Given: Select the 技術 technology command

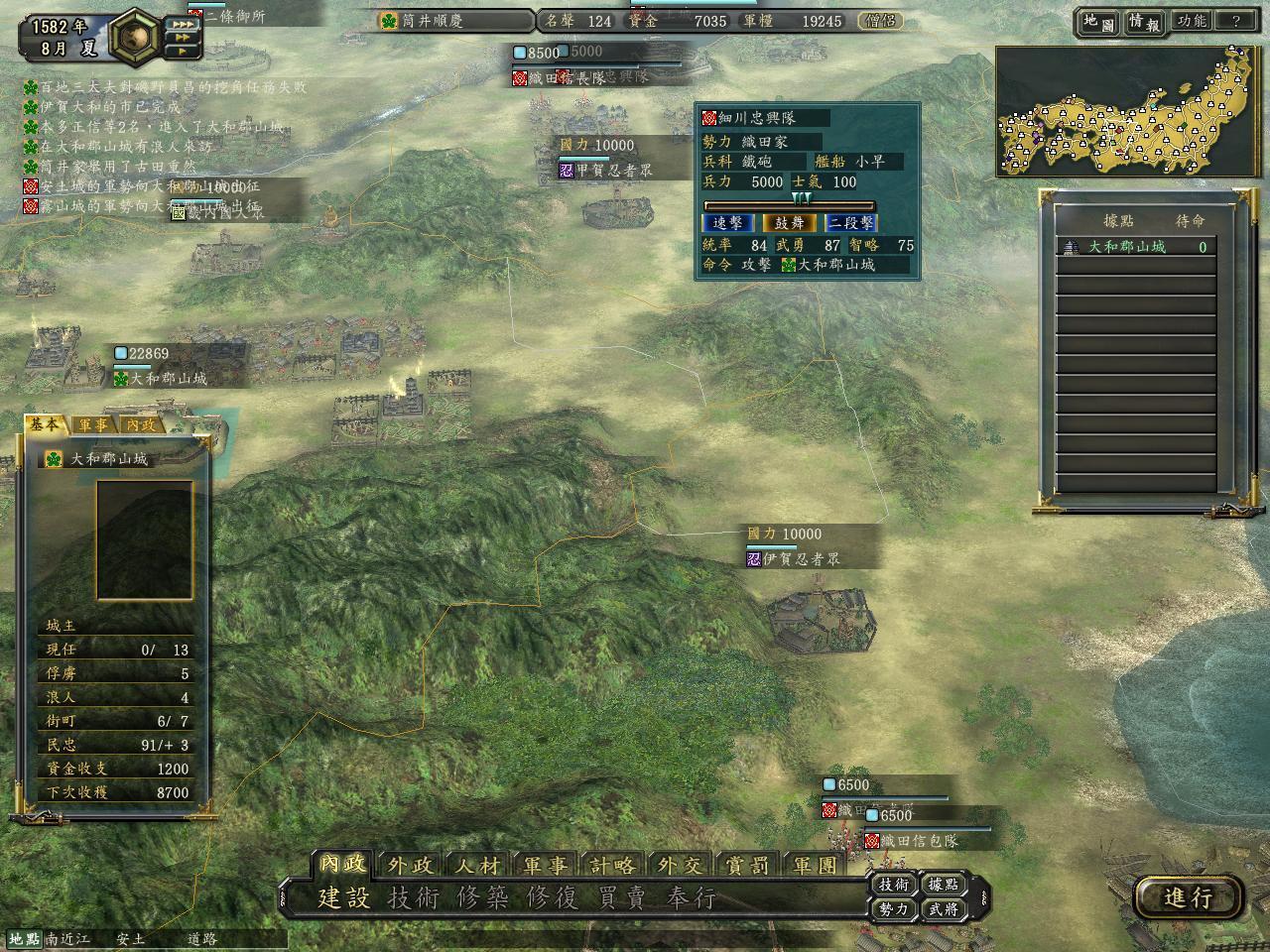Looking at the screenshot, I should tap(413, 898).
